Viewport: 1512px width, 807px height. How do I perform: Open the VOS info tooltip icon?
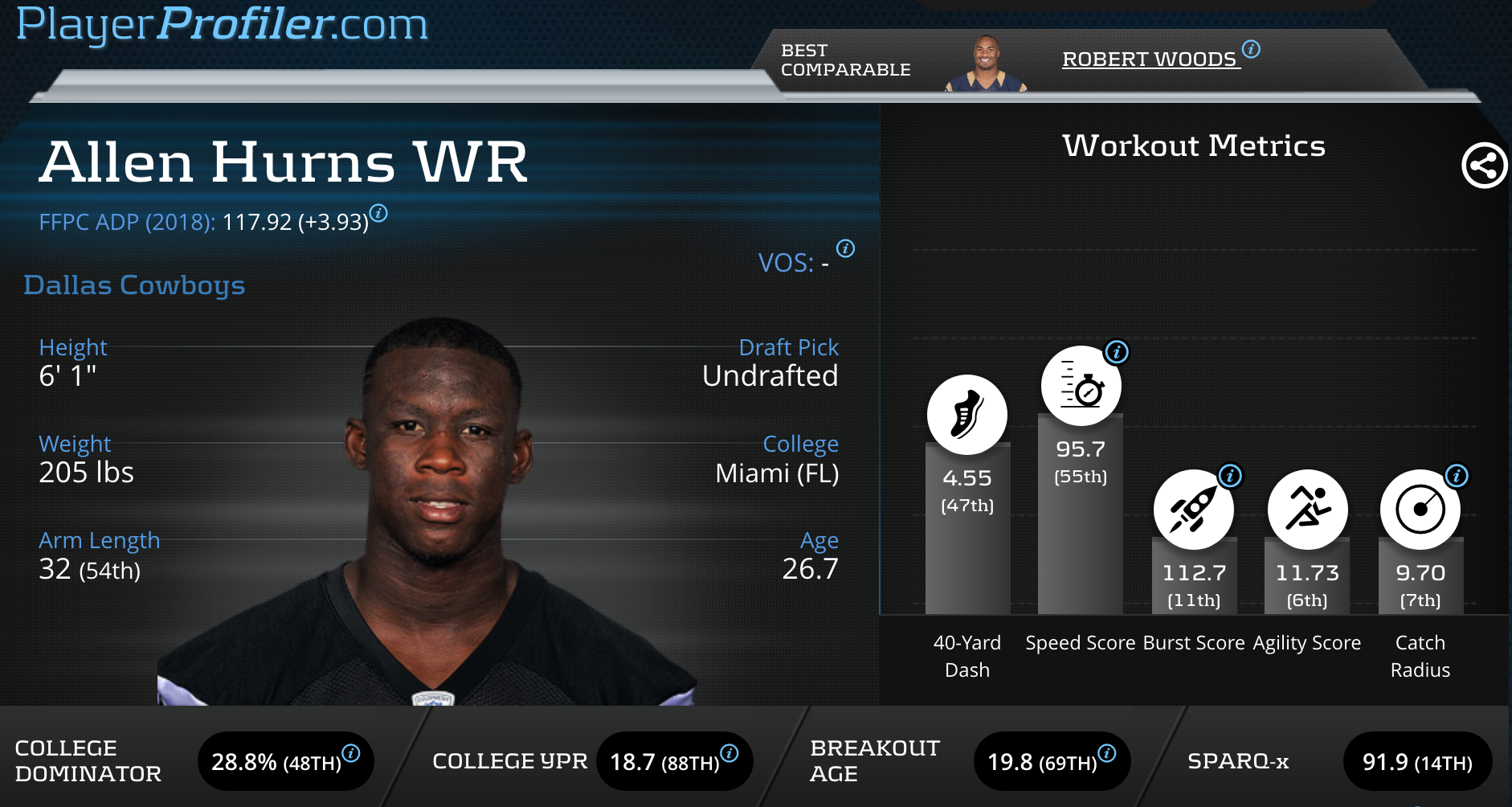pyautogui.click(x=845, y=248)
